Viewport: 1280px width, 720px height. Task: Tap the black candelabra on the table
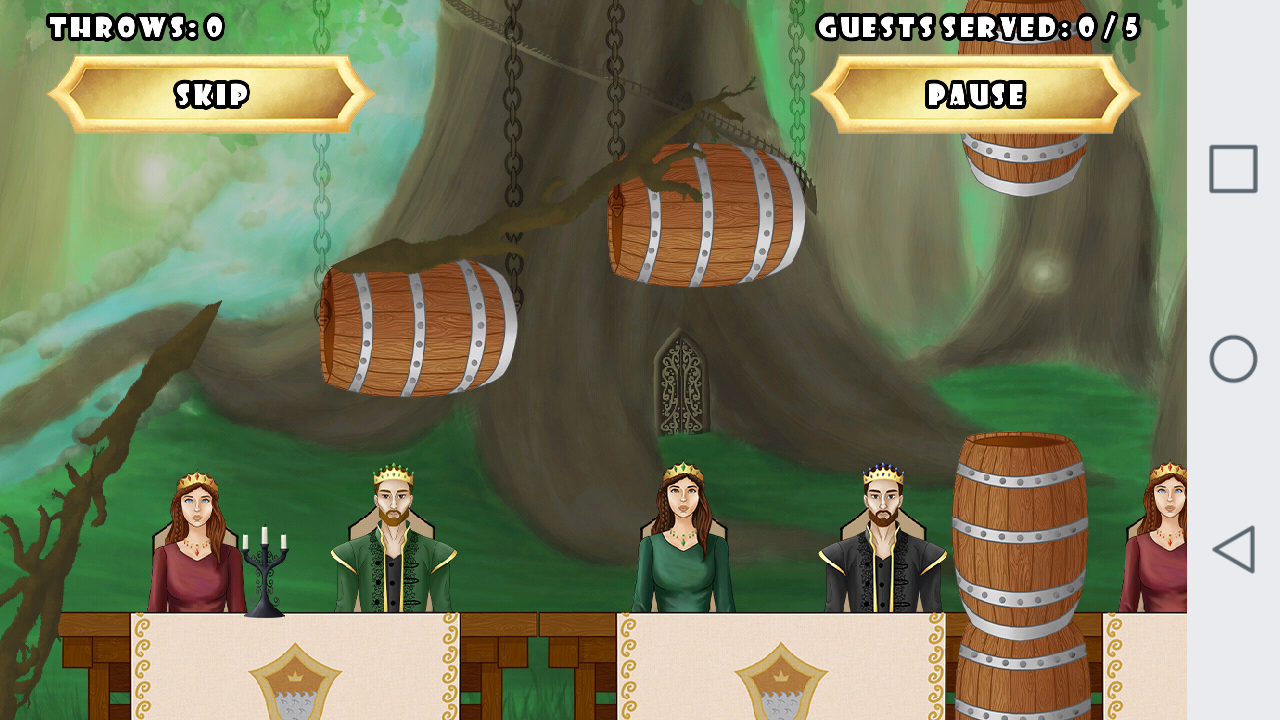(265, 570)
